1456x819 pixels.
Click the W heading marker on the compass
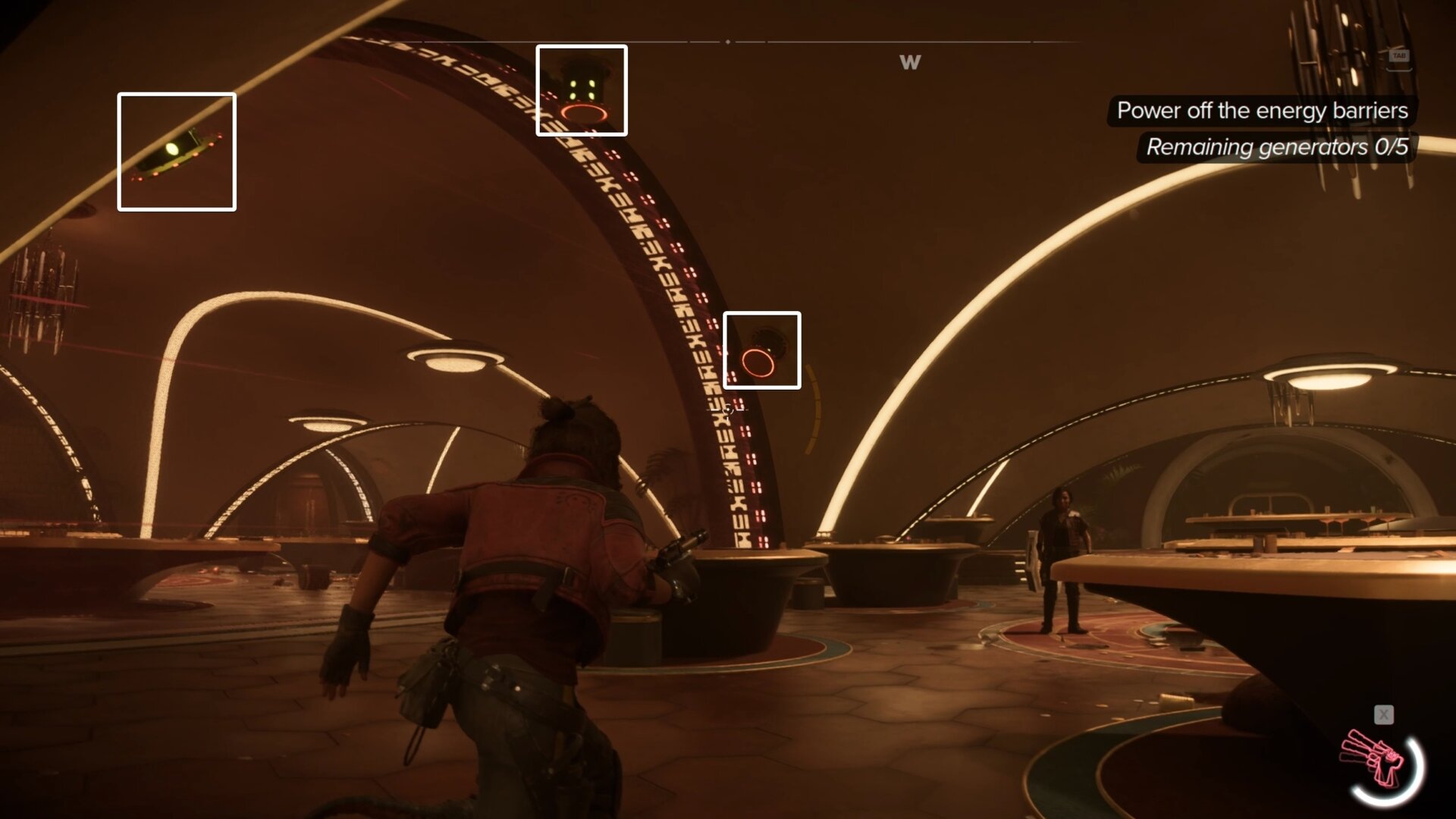[910, 63]
